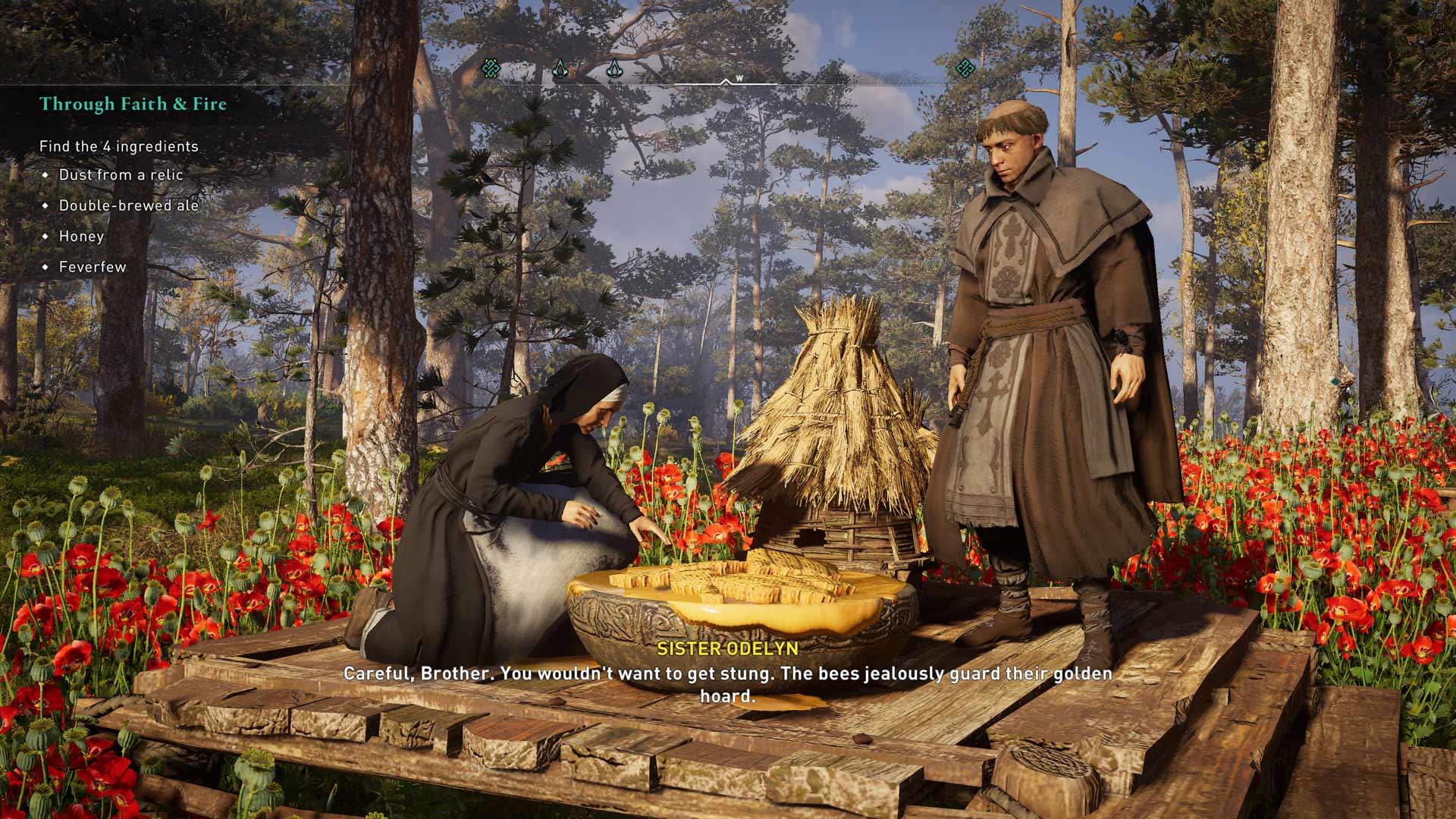
Task: Click the Honey objective in the tracker
Action: pos(81,236)
